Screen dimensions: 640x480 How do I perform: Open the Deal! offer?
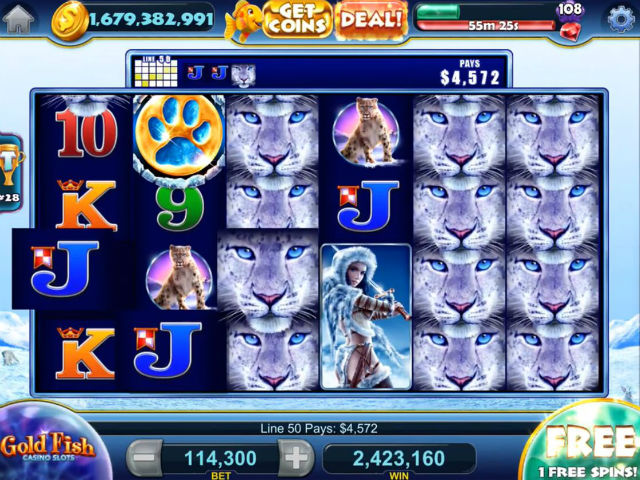point(370,19)
